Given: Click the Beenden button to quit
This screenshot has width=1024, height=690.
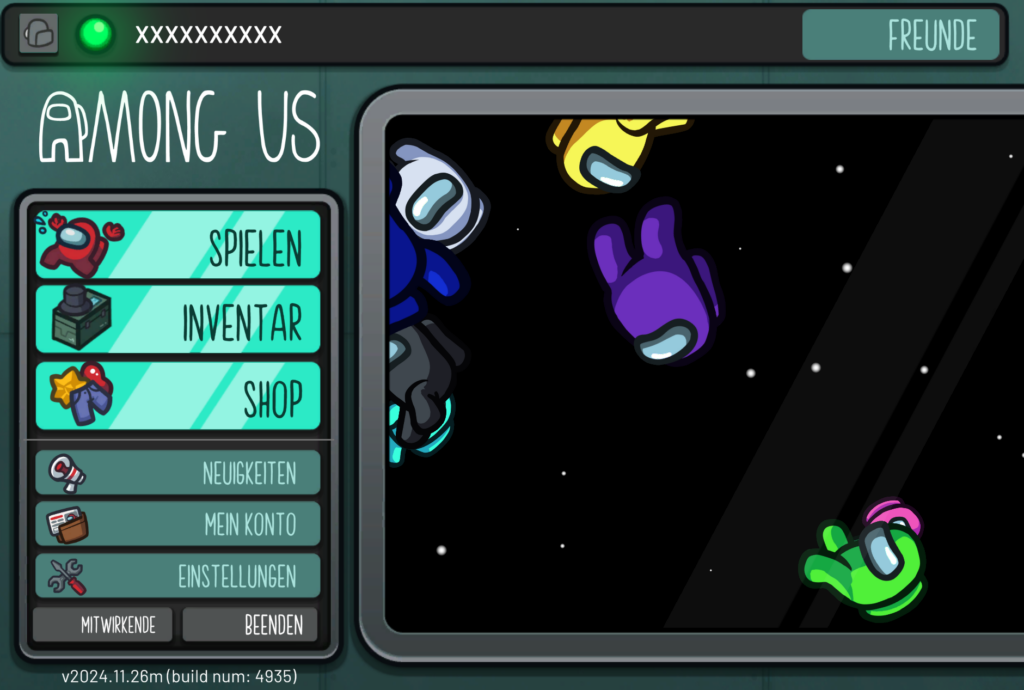Looking at the screenshot, I should pos(250,626).
